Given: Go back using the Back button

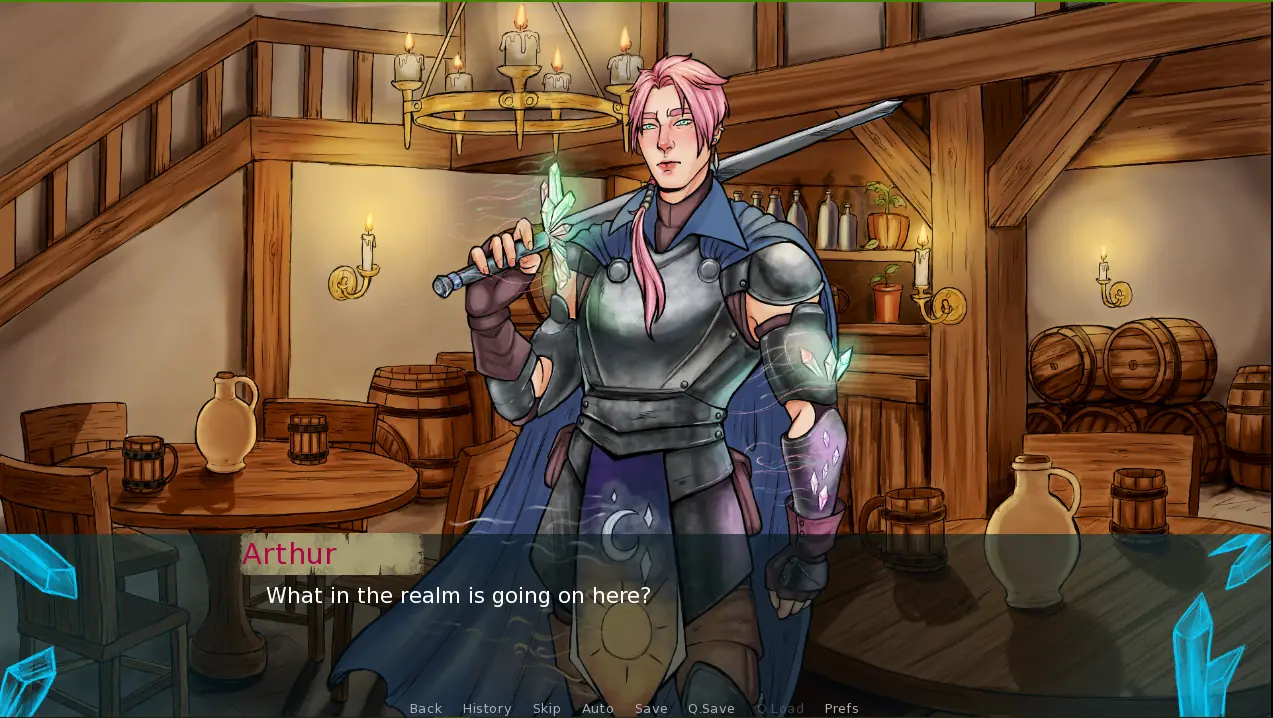Looking at the screenshot, I should (x=425, y=708).
